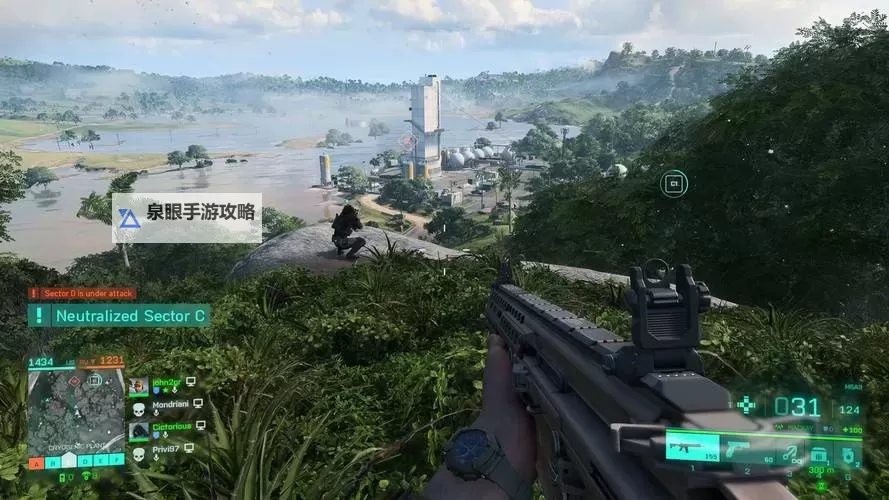Screen dimensions: 889x500
Task: Click the Sector D under attack alert
Action: 82,293
